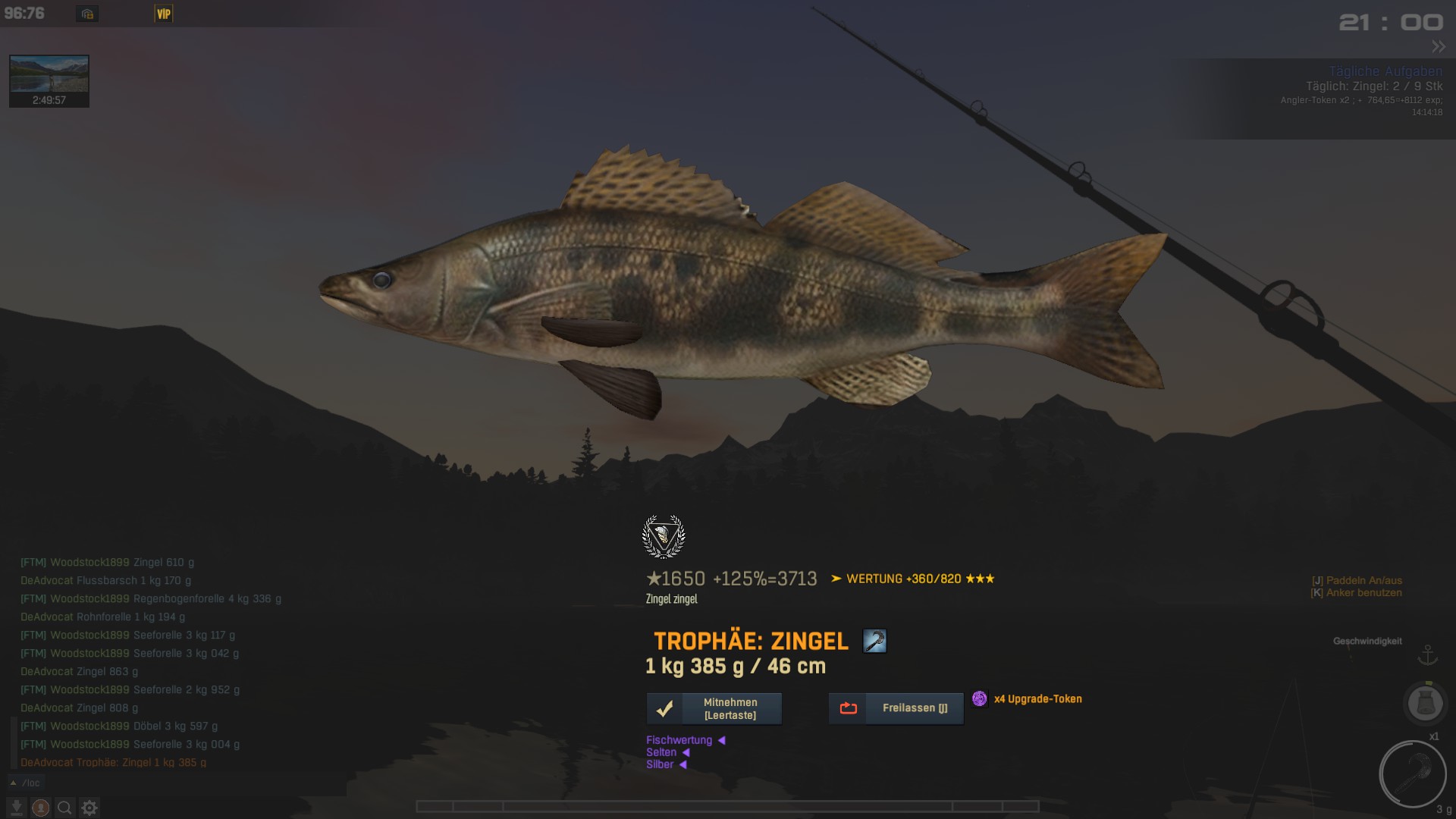Click the download arrow icon below chat
The height and width of the screenshot is (819, 1456).
pyautogui.click(x=17, y=808)
